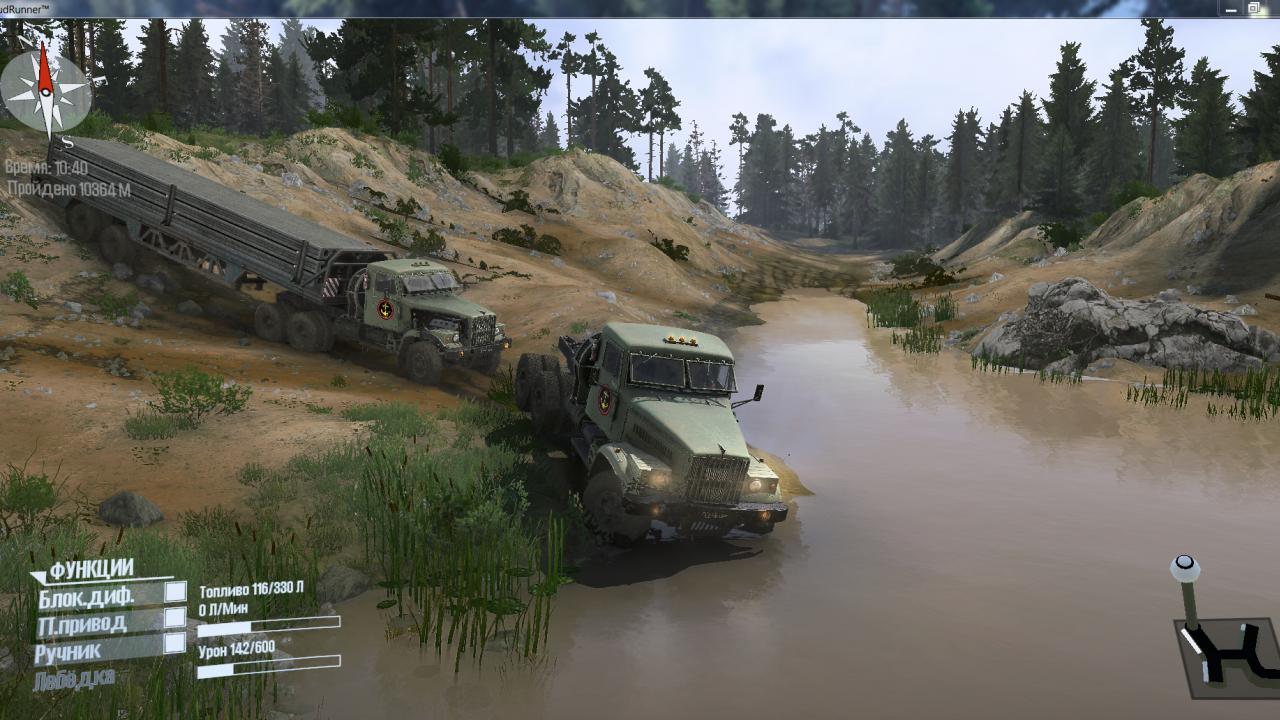This screenshot has width=1280, height=720.
Task: Toggle the Ручник handbrake checkbox
Action: point(175,643)
